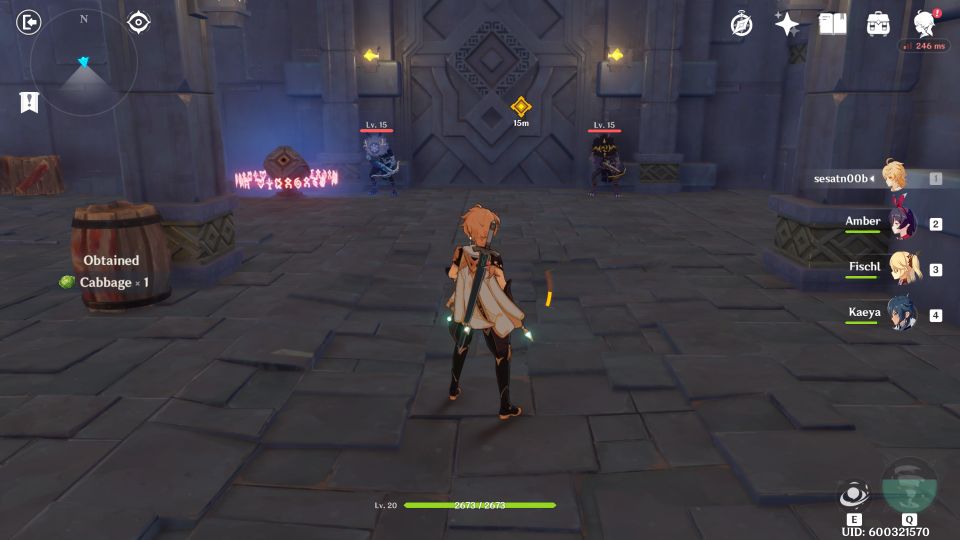Activate the Elemental Skill icon
This screenshot has height=540, width=960.
(x=853, y=494)
